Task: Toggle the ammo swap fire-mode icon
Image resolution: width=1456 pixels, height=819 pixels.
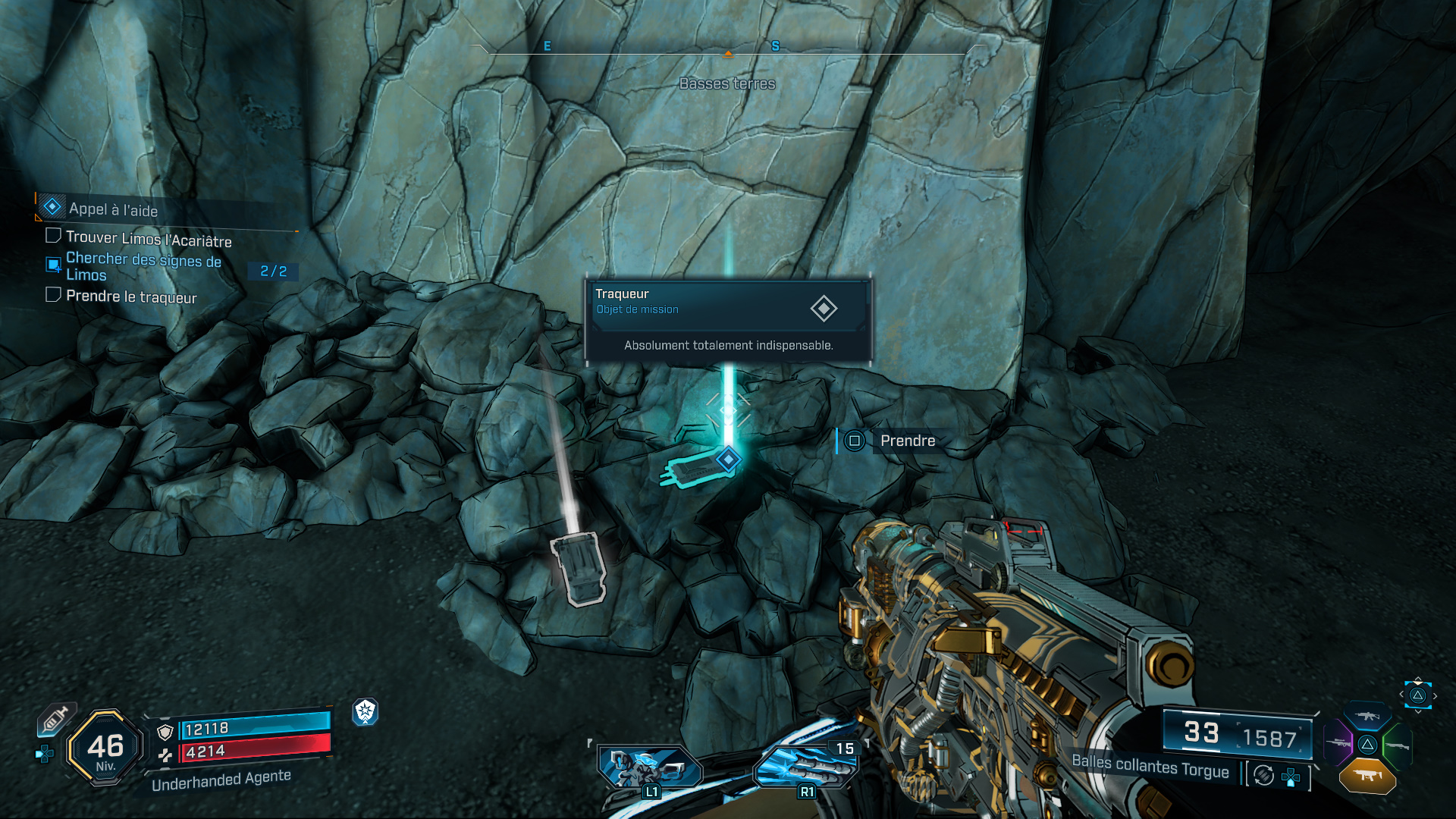Action: tap(1263, 775)
